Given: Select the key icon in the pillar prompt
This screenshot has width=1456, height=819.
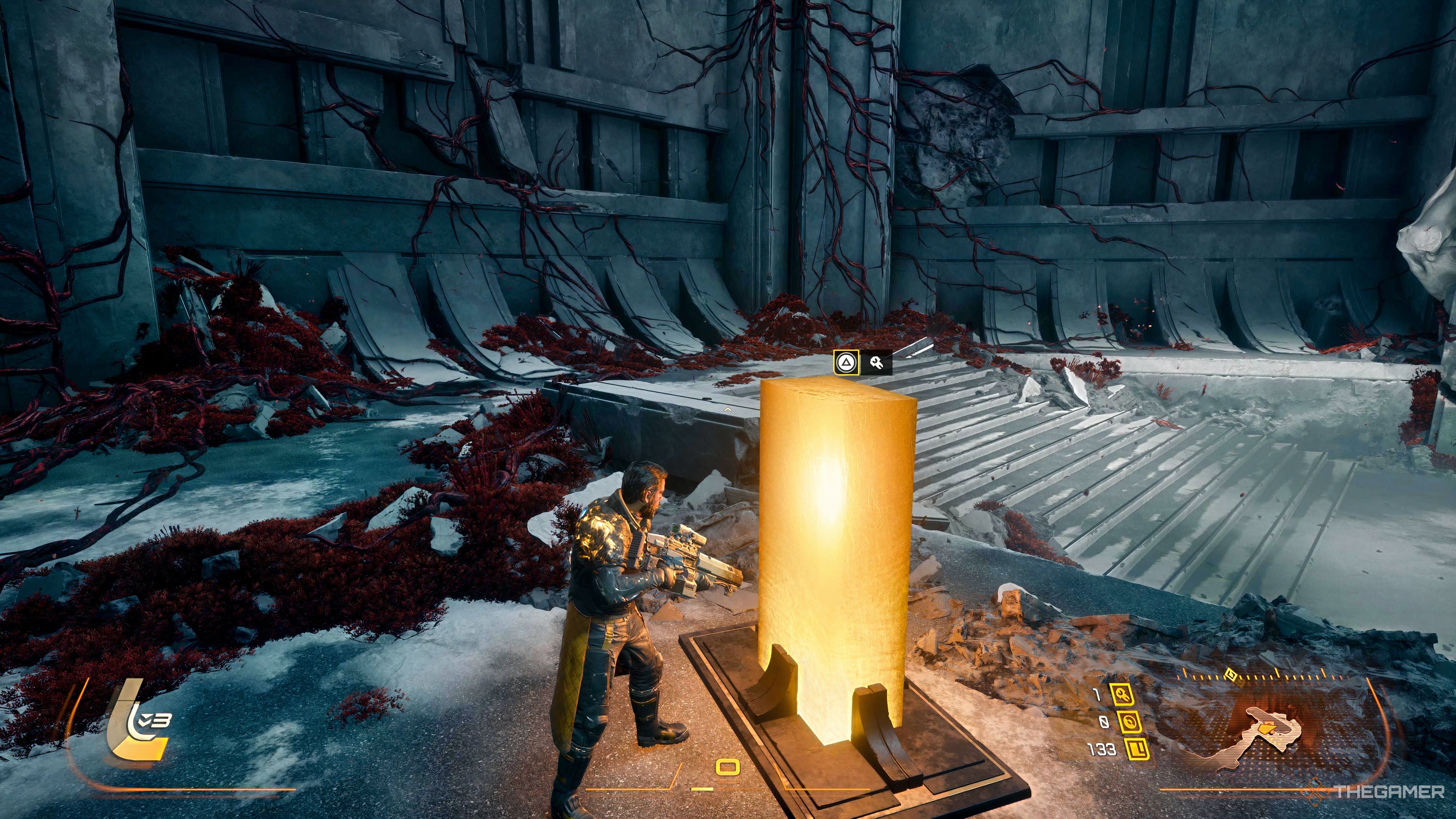Looking at the screenshot, I should (877, 363).
